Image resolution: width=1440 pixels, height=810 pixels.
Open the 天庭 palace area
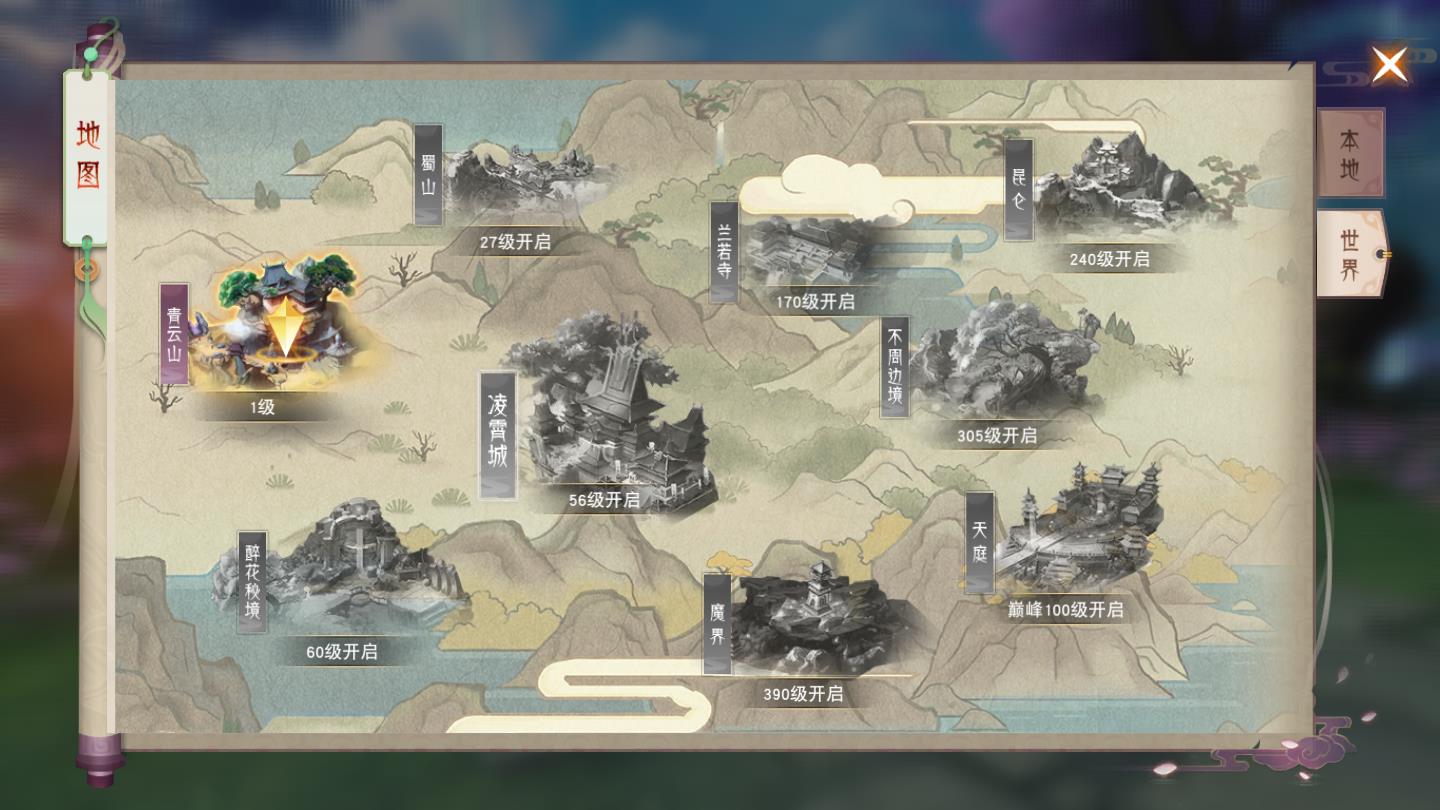(1080, 530)
